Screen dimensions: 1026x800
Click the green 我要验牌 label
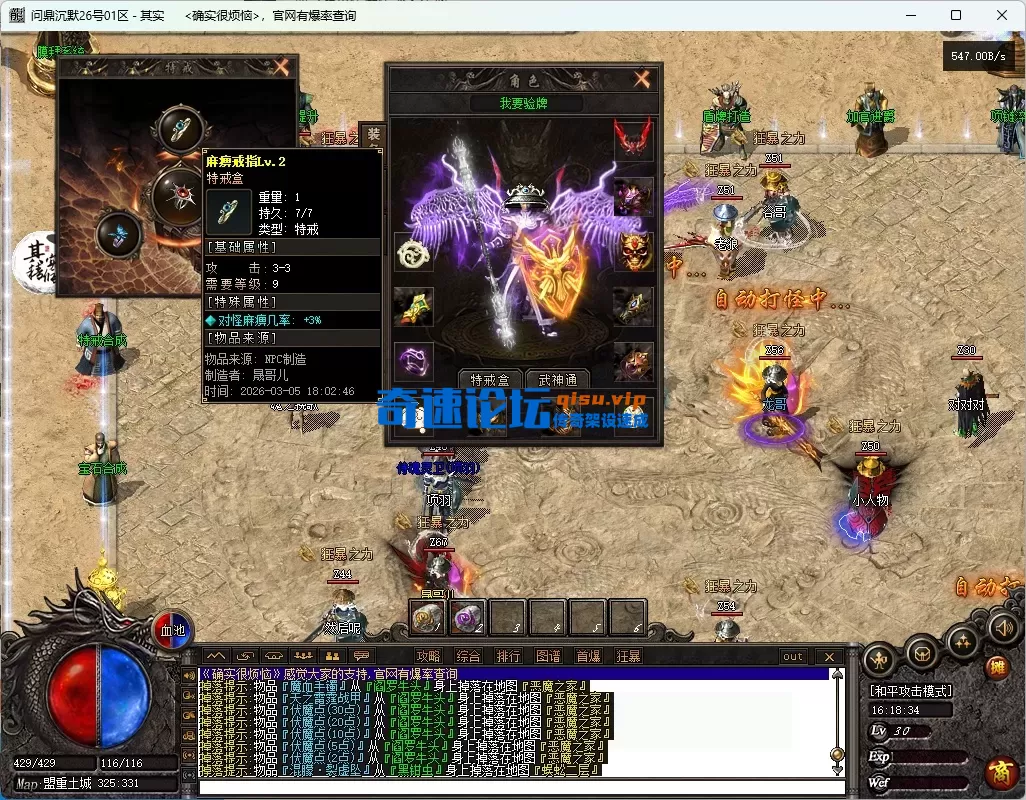[526, 103]
